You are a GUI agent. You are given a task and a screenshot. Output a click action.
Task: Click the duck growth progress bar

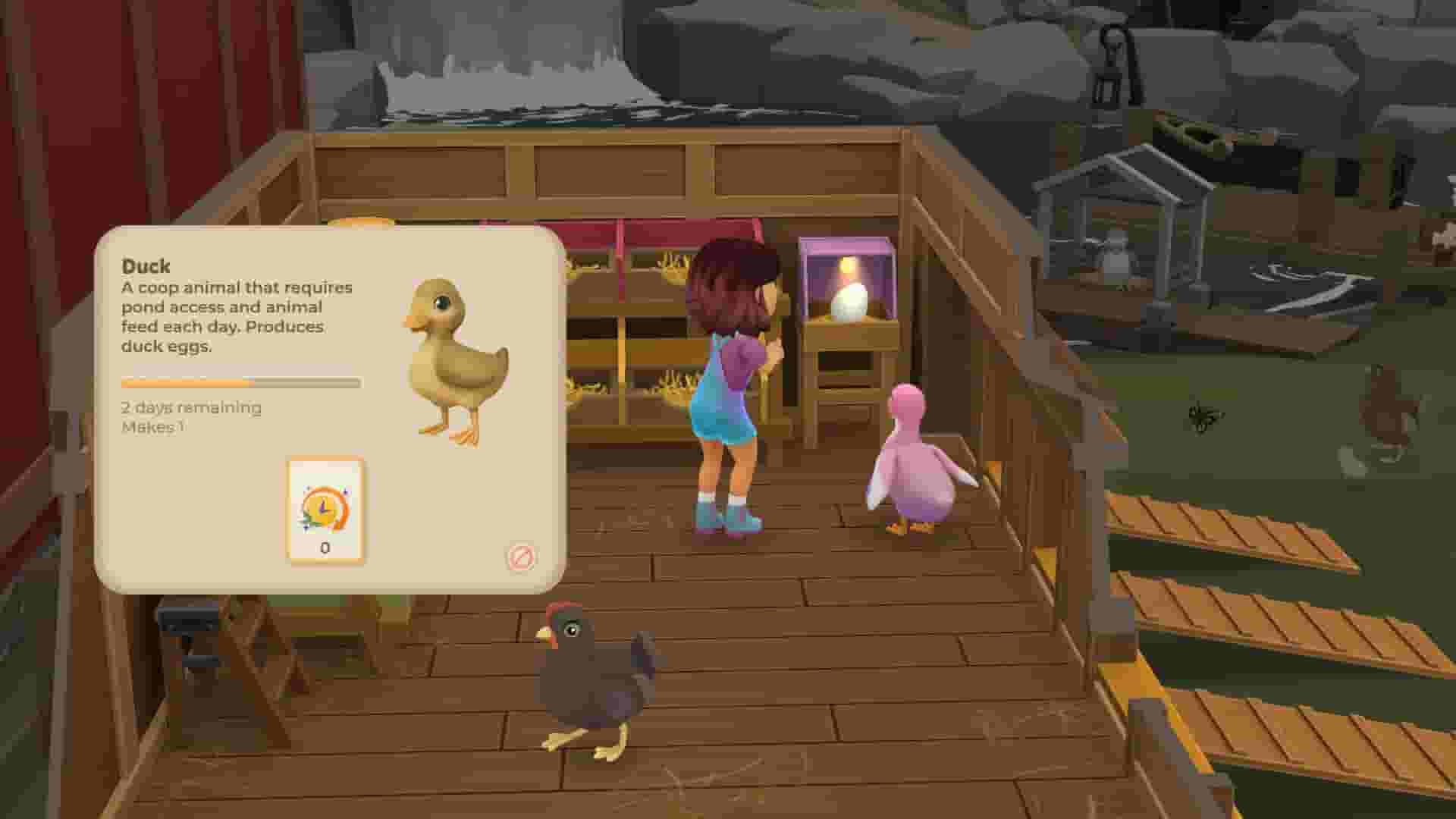tap(239, 384)
